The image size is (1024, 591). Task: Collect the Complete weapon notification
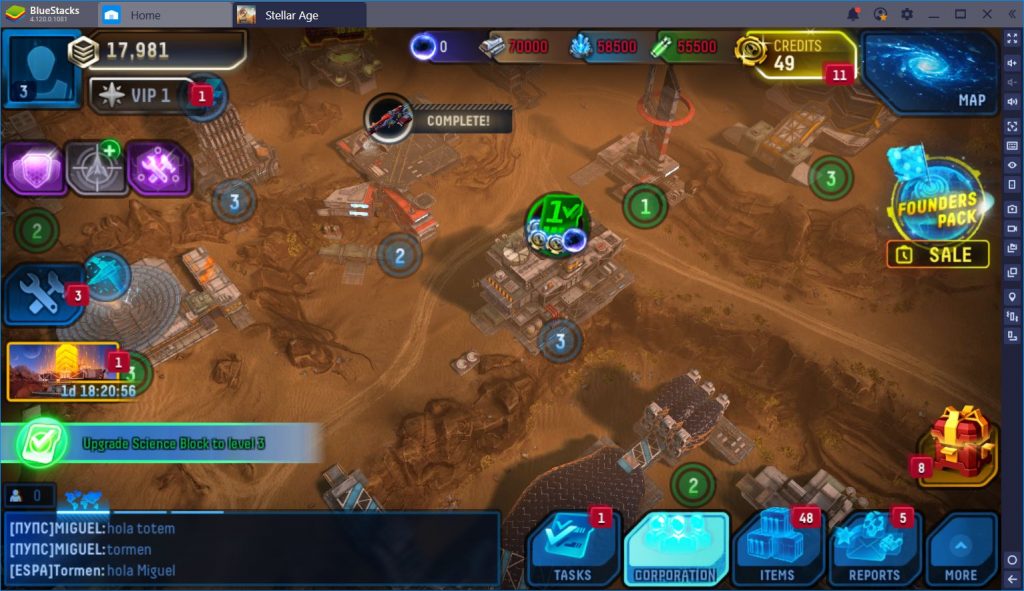[x=438, y=120]
